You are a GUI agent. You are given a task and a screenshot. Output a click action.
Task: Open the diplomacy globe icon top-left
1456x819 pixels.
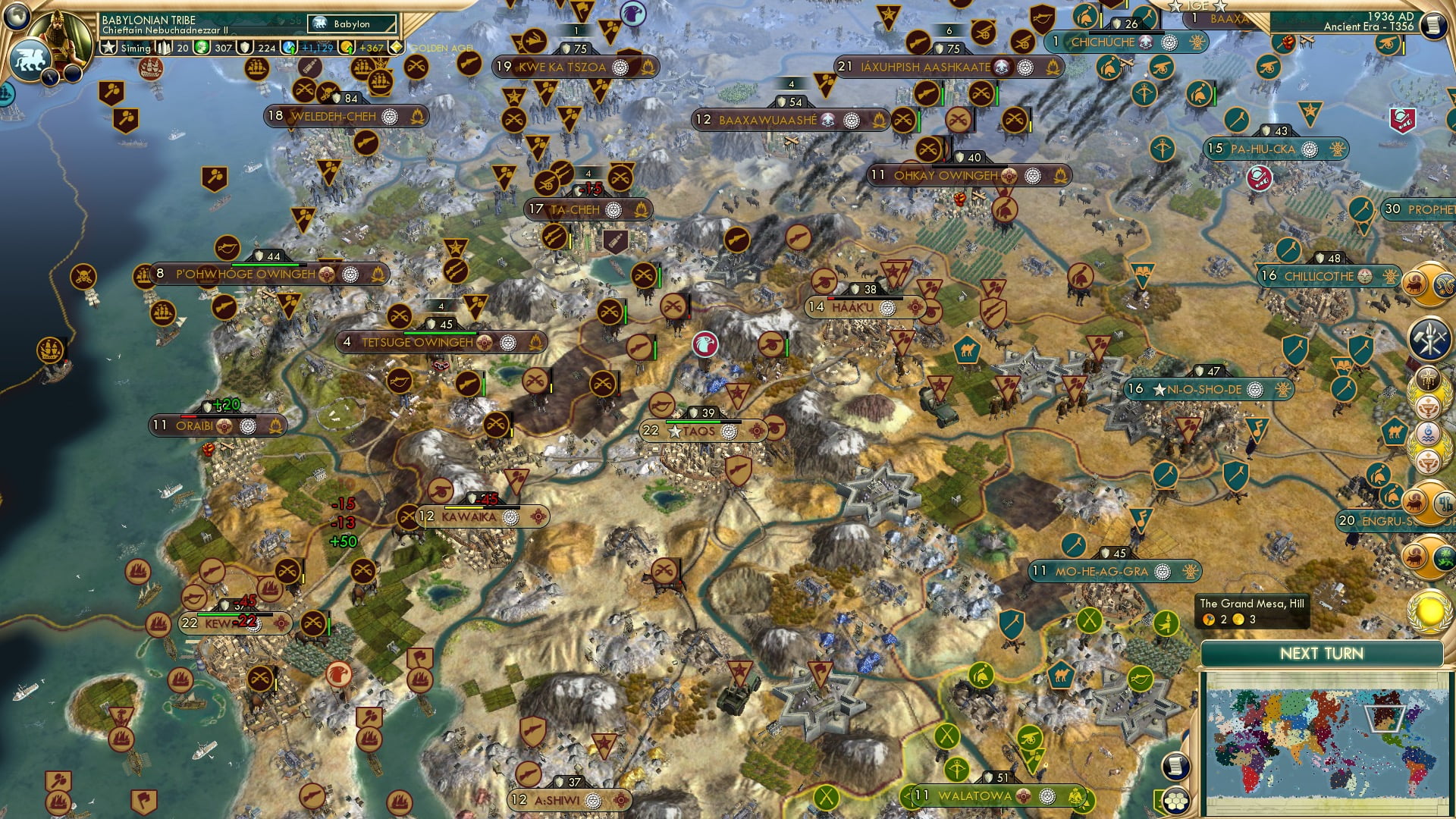coord(17,17)
